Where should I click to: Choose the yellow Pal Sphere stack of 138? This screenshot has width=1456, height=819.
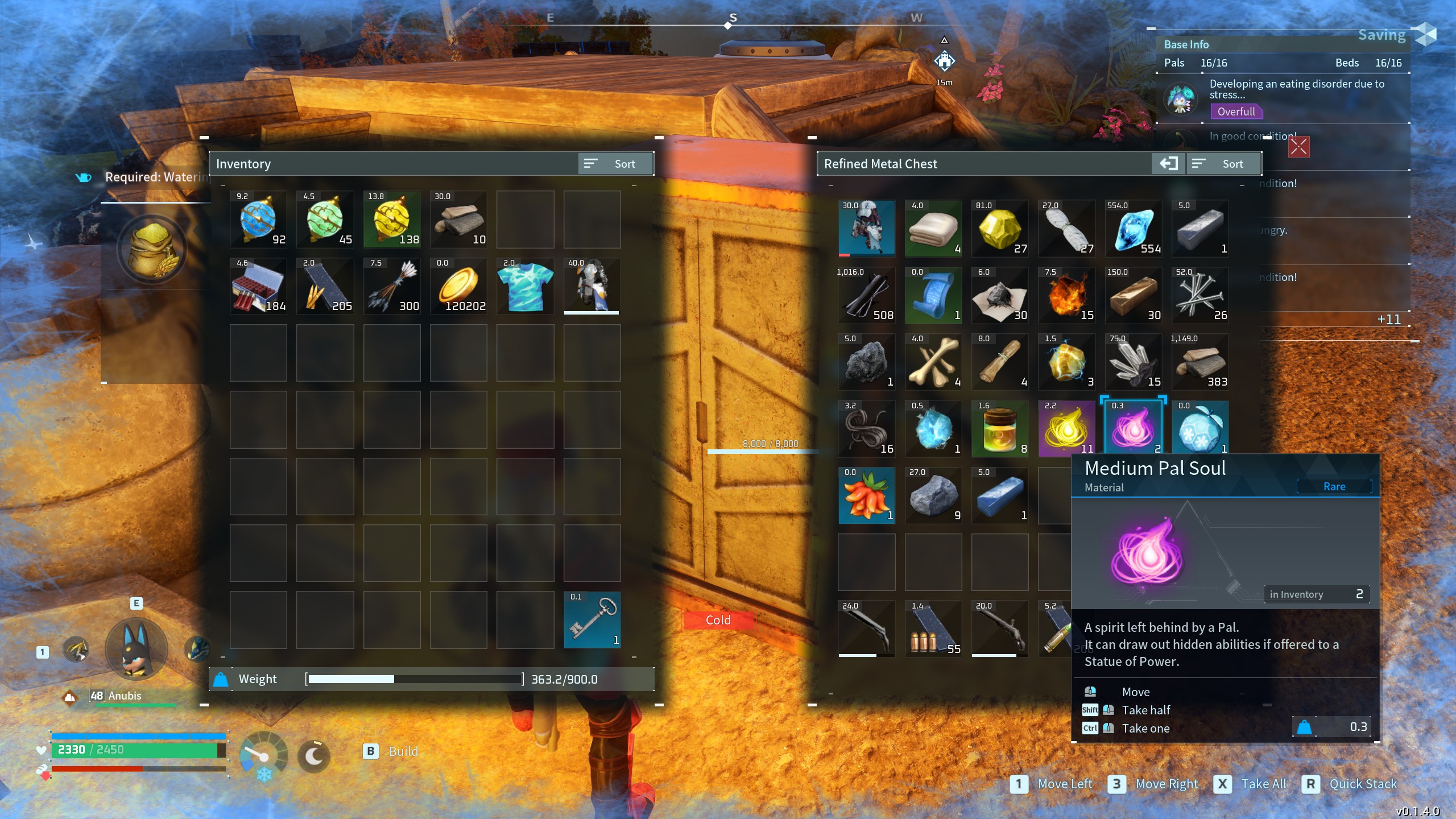(392, 220)
